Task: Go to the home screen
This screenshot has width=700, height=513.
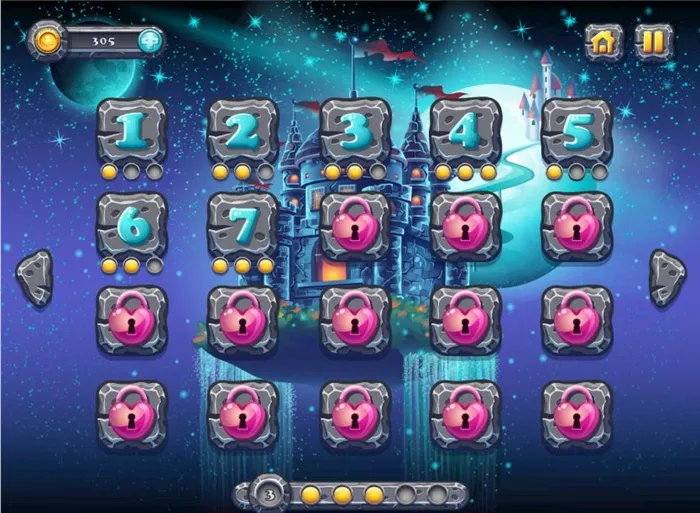Action: (x=603, y=41)
